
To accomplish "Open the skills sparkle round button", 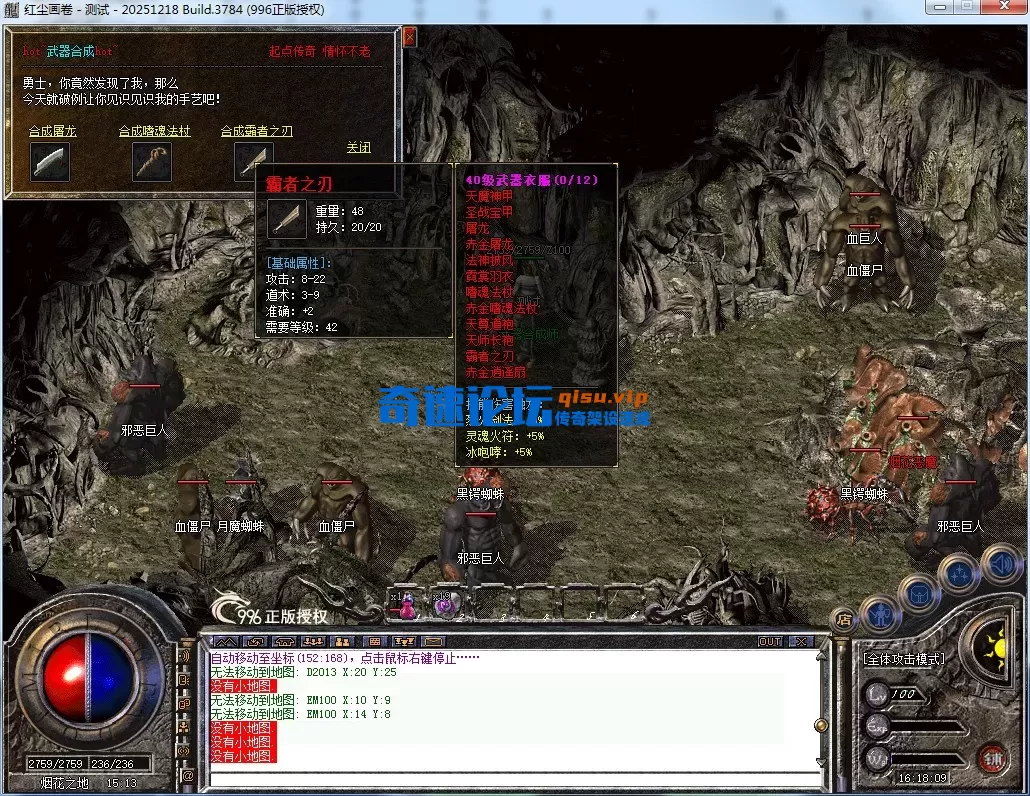I will (x=960, y=574).
